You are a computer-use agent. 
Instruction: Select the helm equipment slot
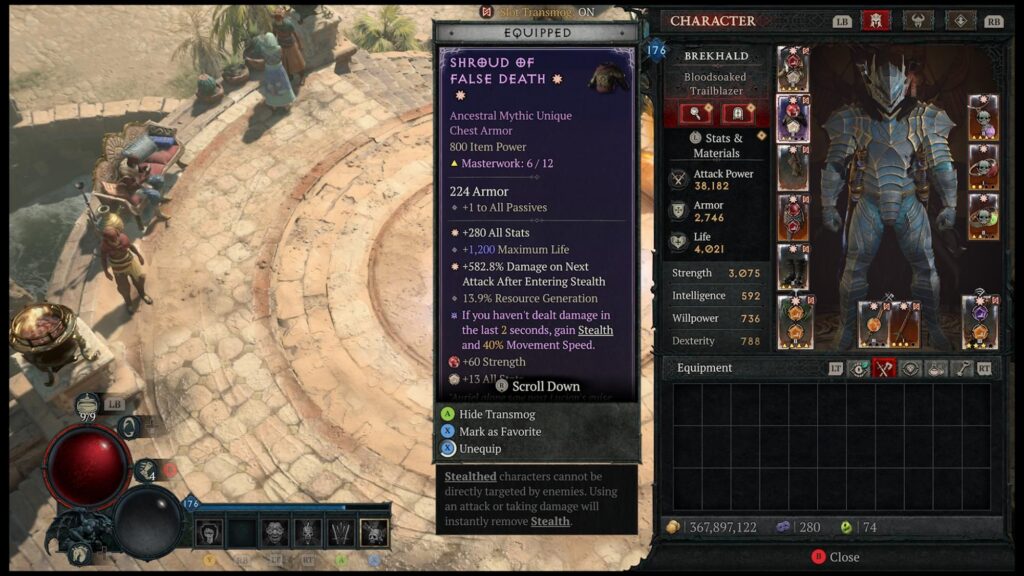pos(793,69)
